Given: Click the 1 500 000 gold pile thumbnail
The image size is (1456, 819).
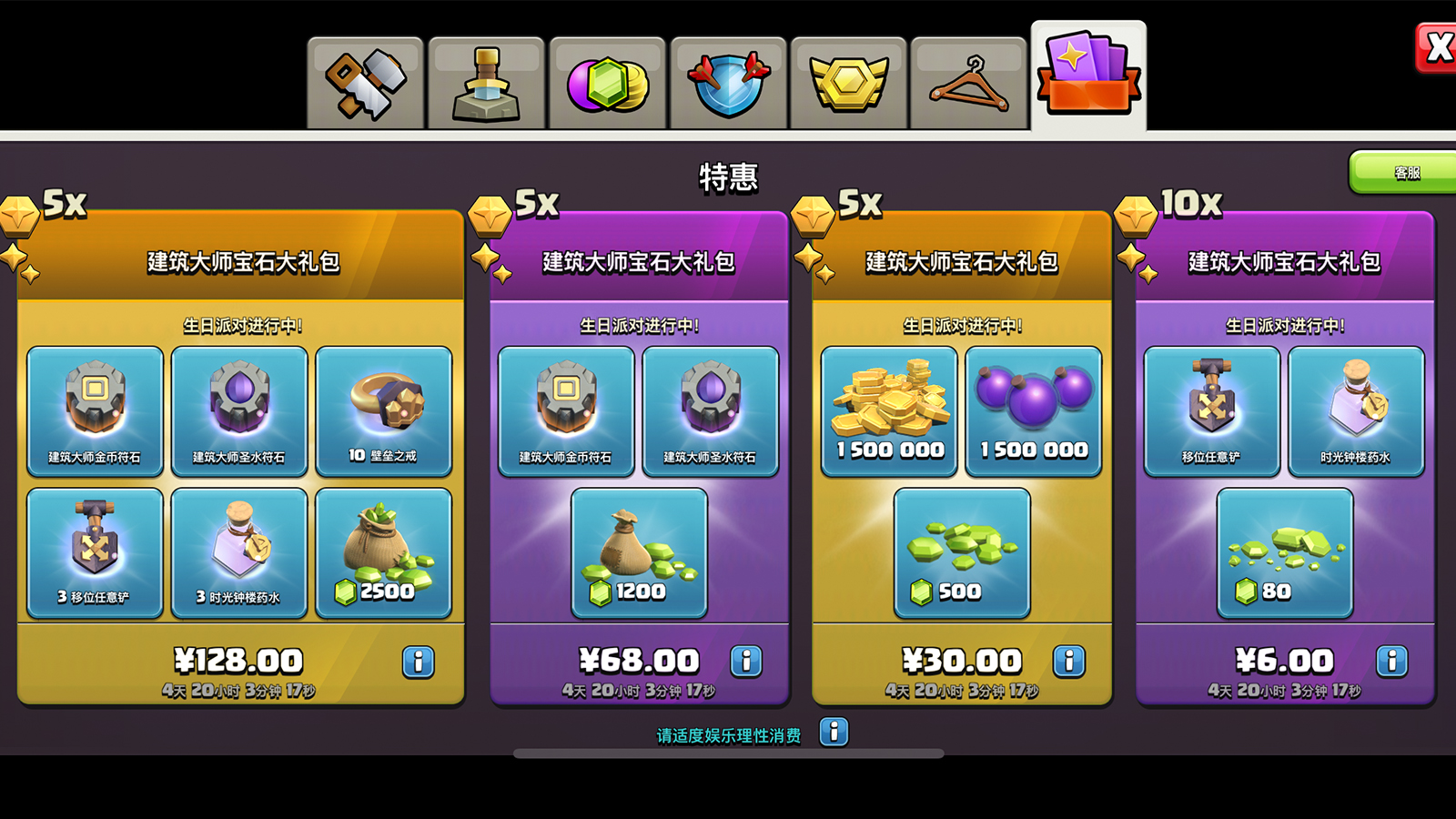Looking at the screenshot, I should point(887,409).
